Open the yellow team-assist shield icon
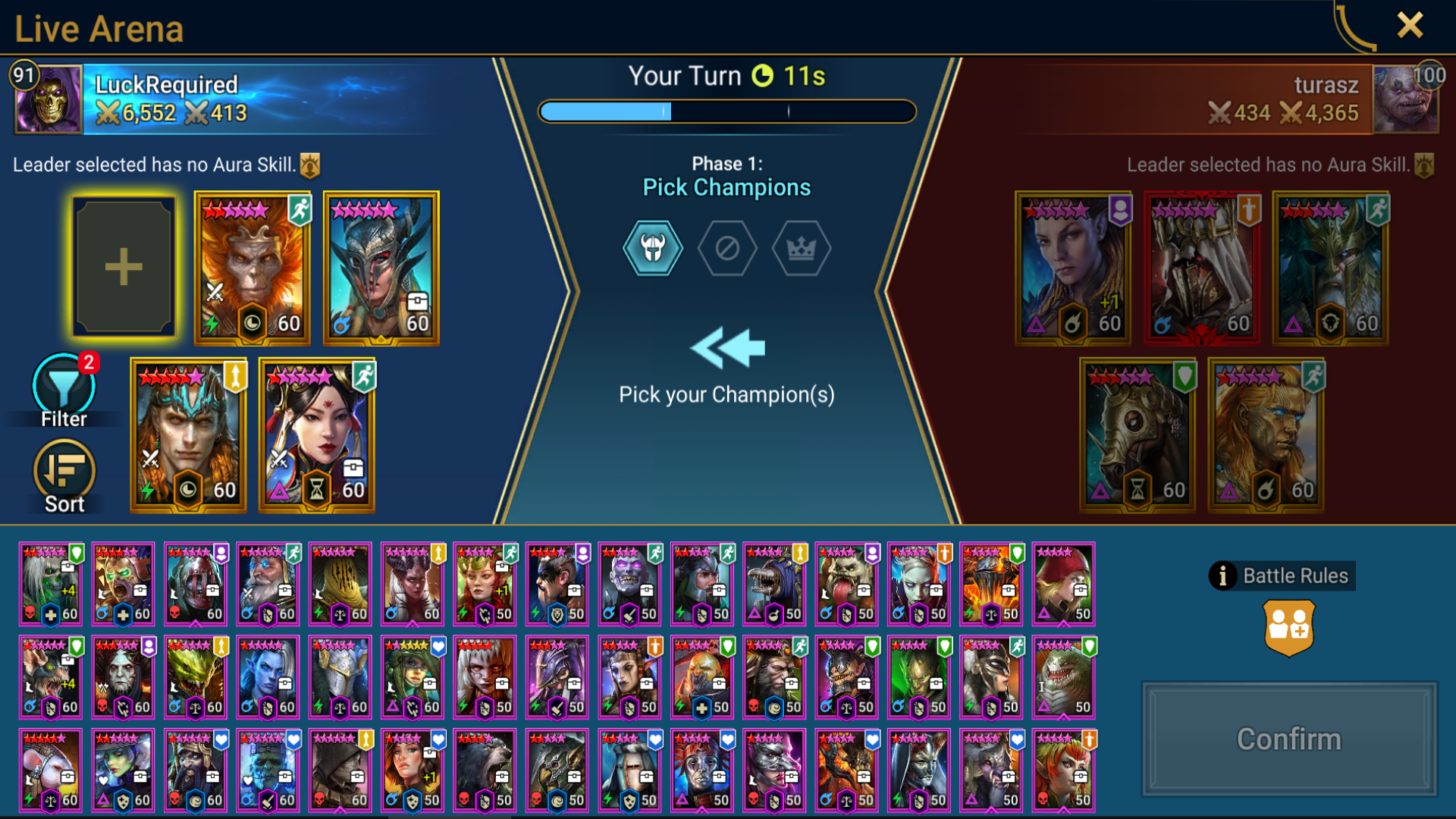Image resolution: width=1456 pixels, height=819 pixels. click(x=1289, y=628)
